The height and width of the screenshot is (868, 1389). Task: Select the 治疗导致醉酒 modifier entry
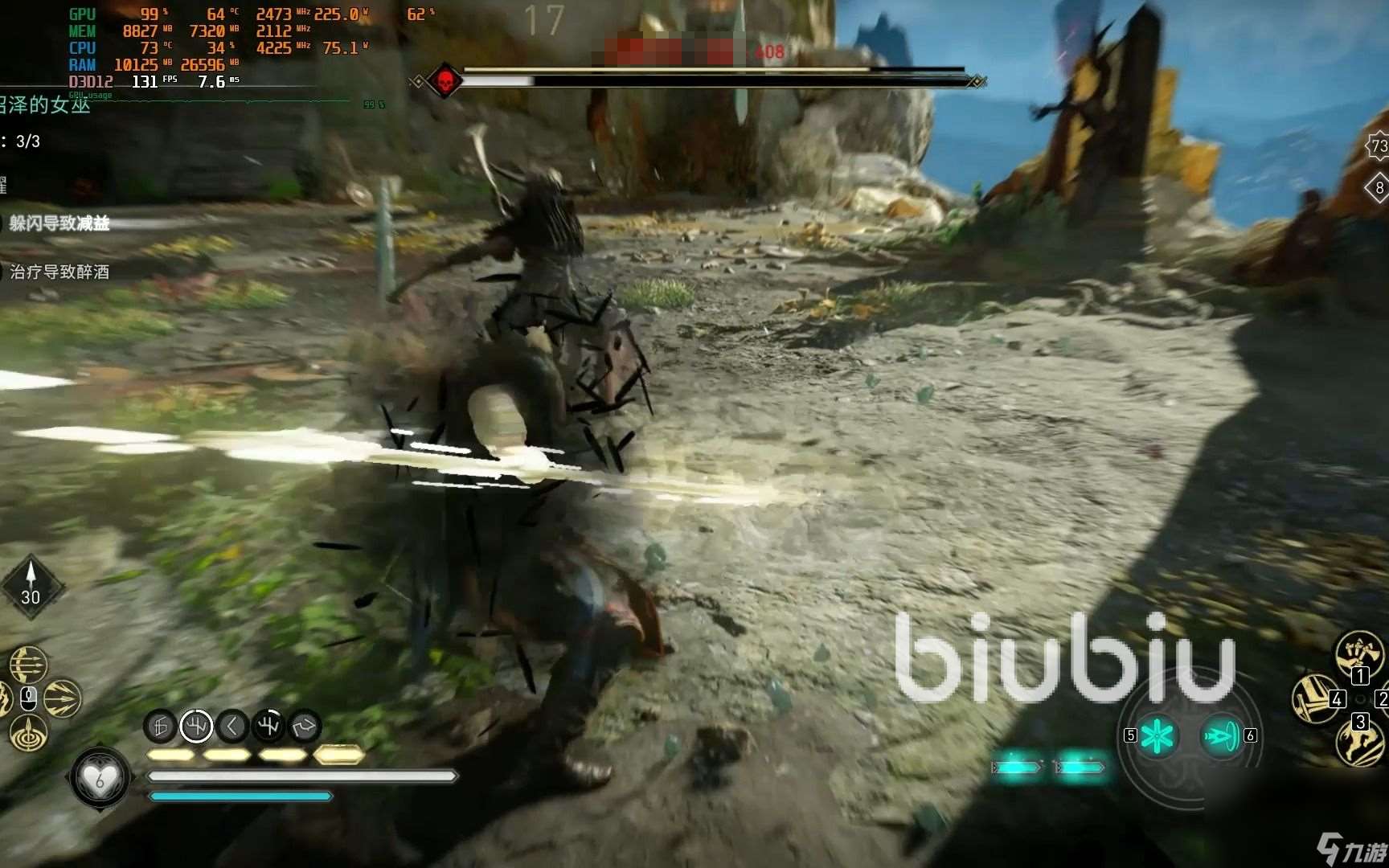pyautogui.click(x=59, y=272)
